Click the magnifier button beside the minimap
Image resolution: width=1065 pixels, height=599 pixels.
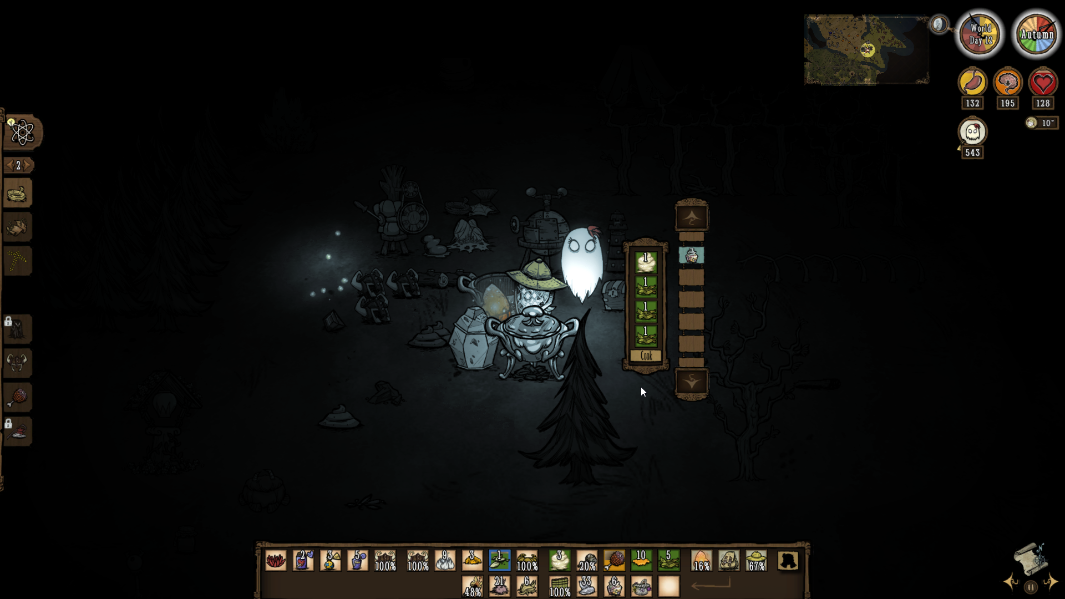939,24
